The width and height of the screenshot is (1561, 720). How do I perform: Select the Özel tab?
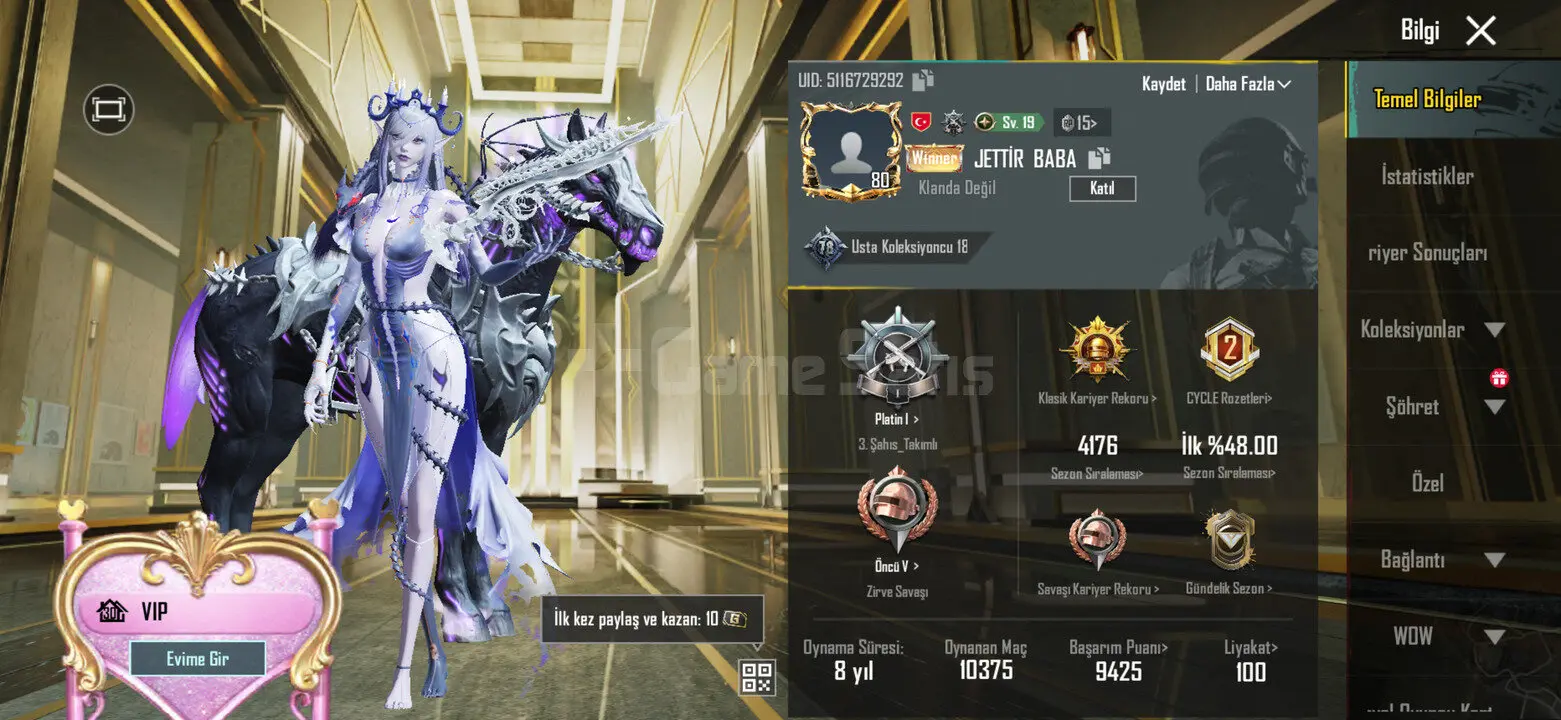click(x=1427, y=483)
